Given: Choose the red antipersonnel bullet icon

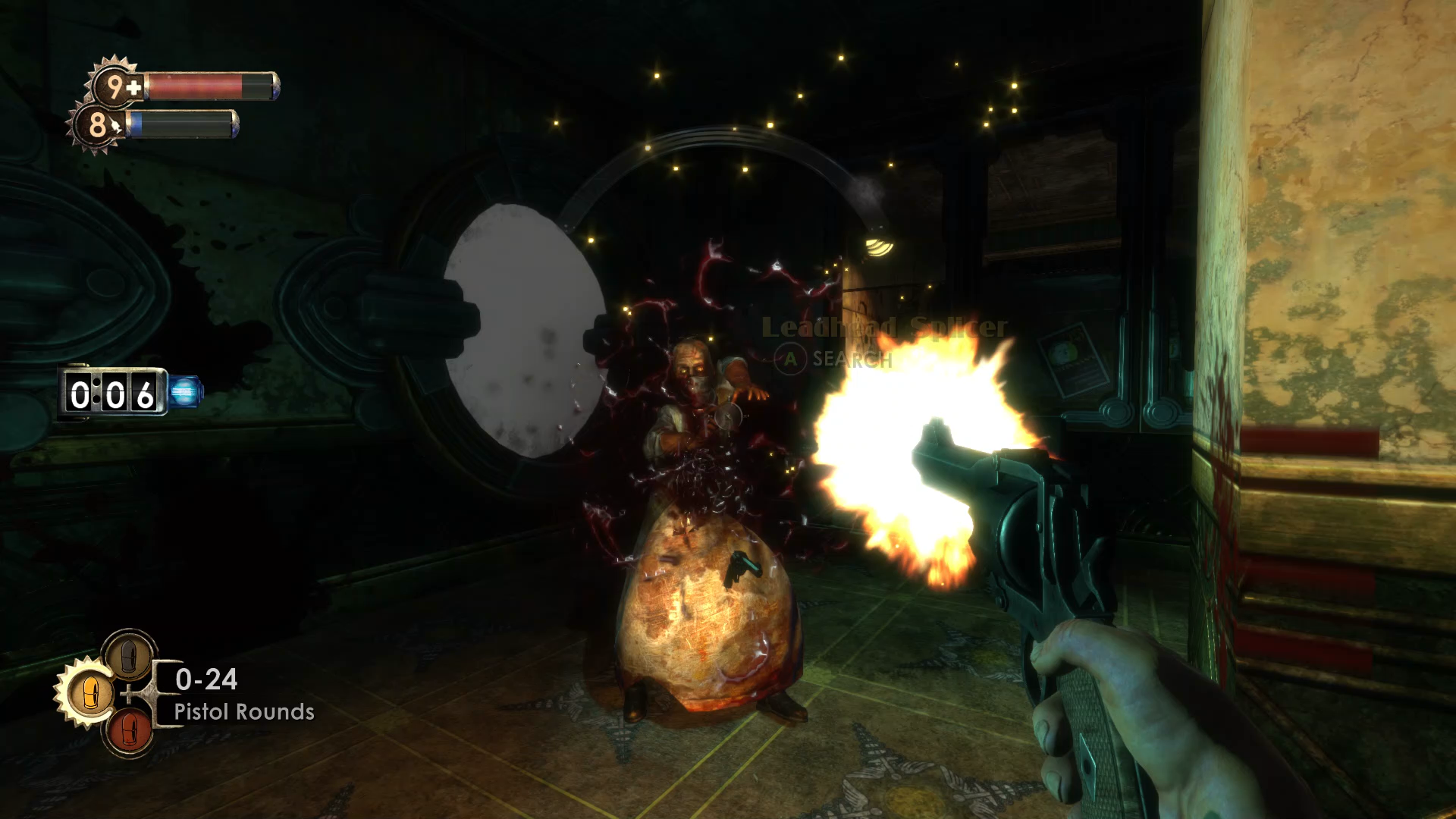Looking at the screenshot, I should (x=129, y=731).
